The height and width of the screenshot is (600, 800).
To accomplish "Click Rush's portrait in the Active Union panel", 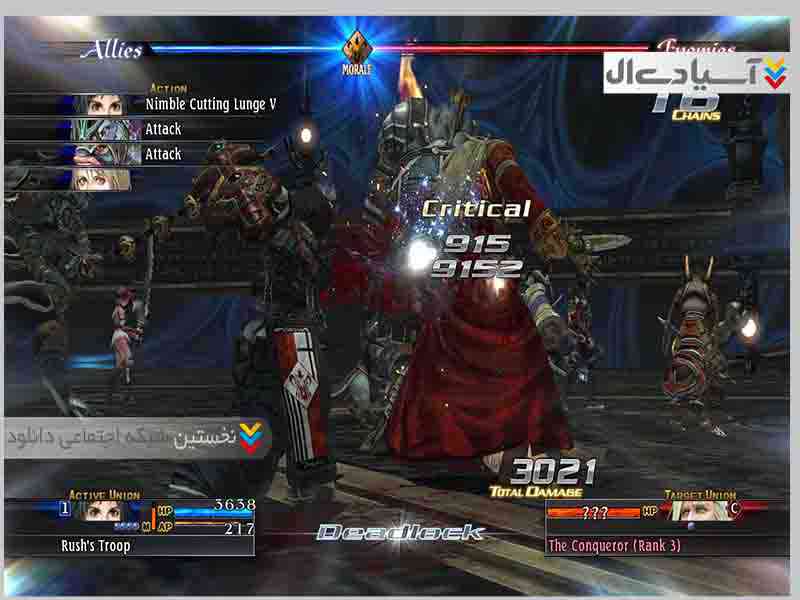I will (x=96, y=510).
